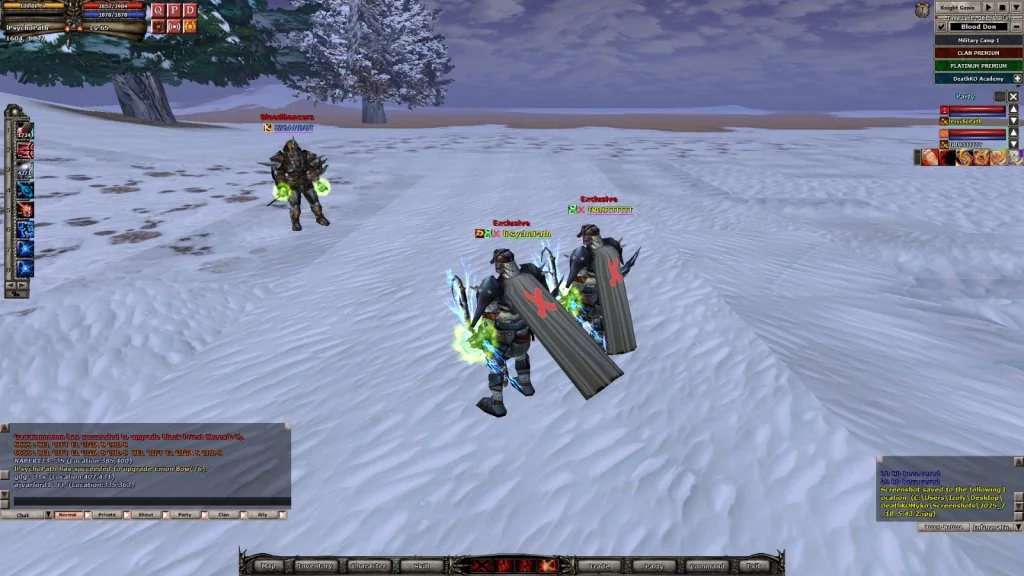Click the PLATINUM PREMIUM bar
Image resolution: width=1024 pixels, height=576 pixels.
(x=977, y=65)
